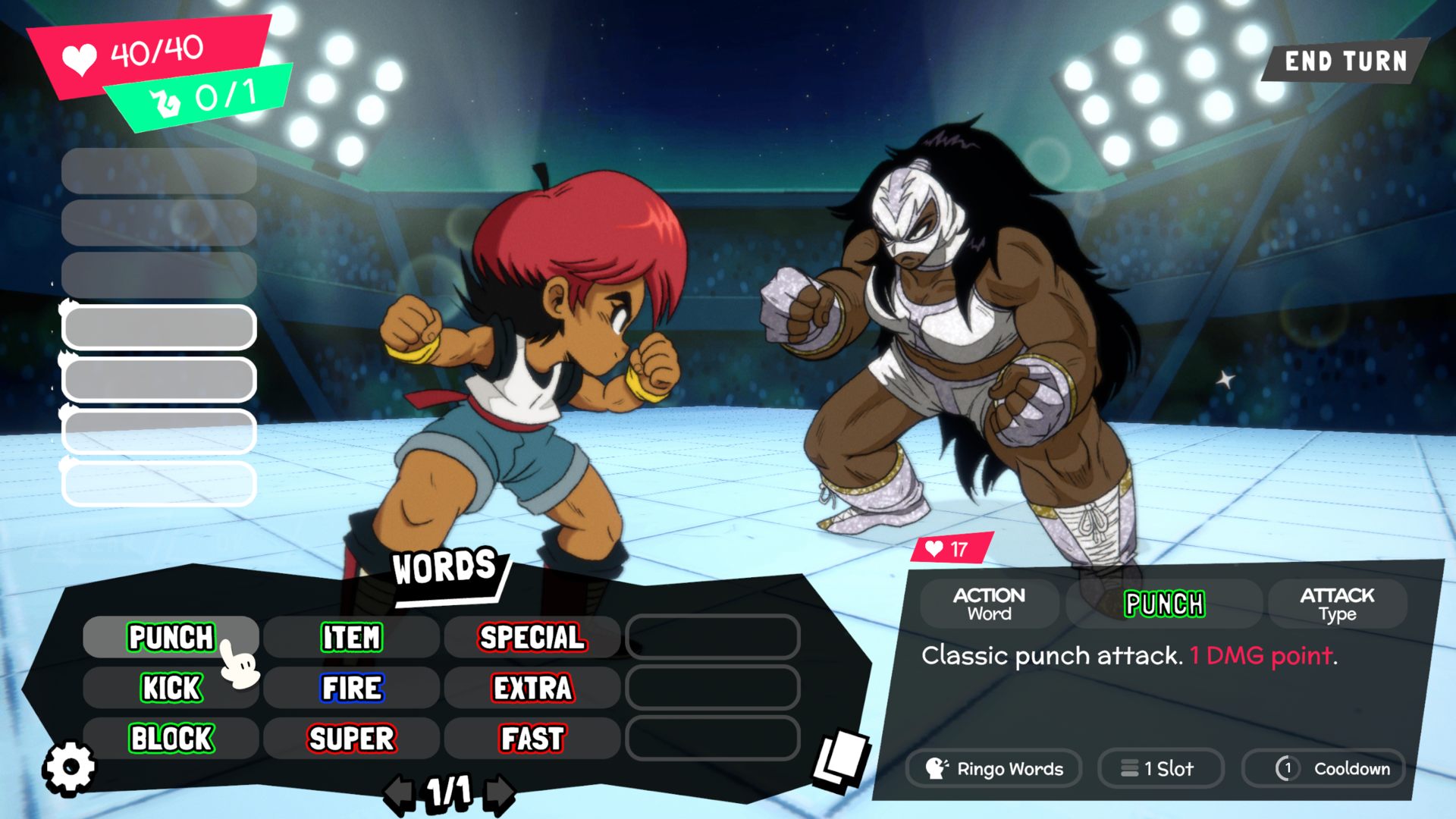Viewport: 1456px width, 819px height.
Task: Click the 1 Slot tag
Action: tap(1159, 768)
